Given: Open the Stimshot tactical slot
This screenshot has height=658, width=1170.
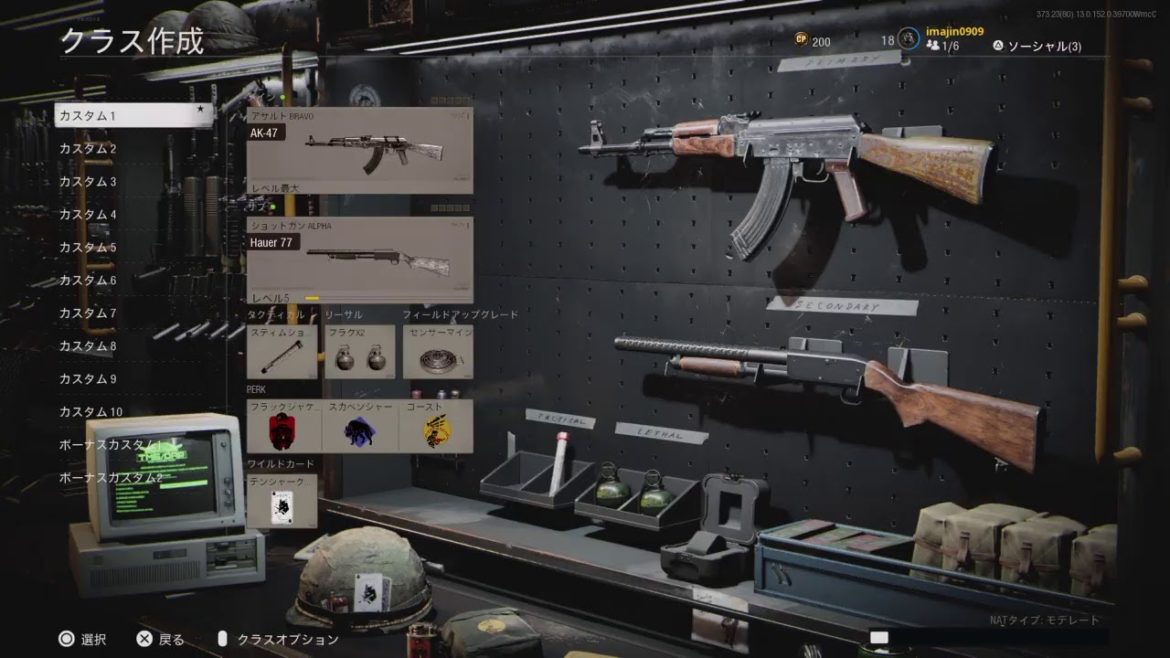Looking at the screenshot, I should [282, 351].
